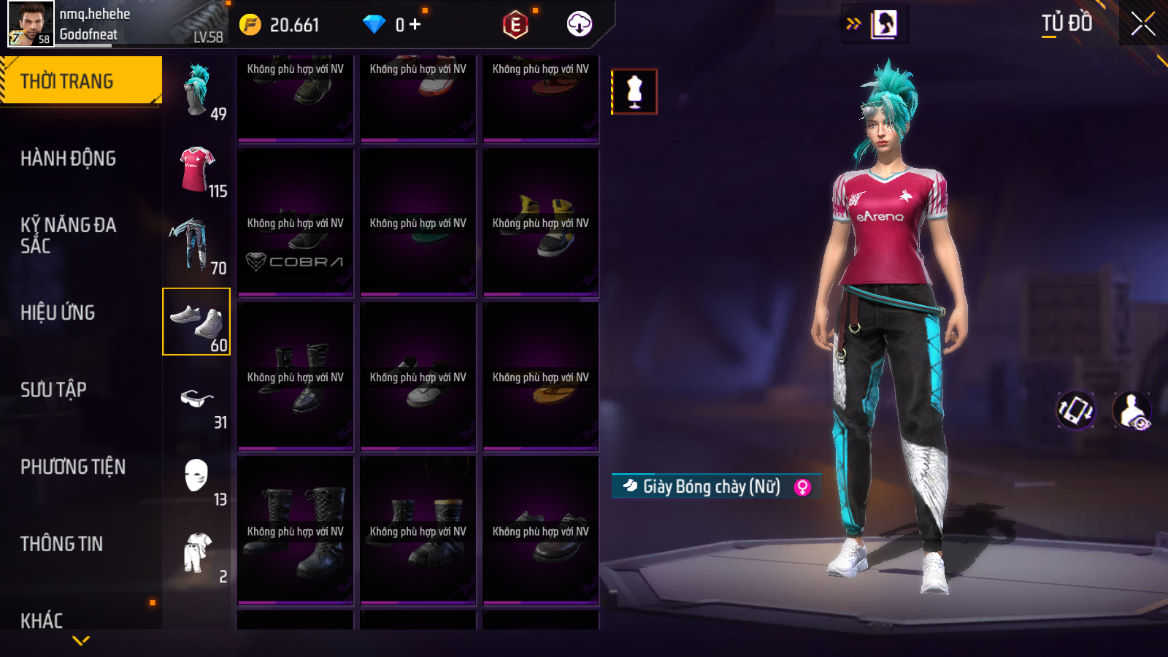Open the full outfit set category
Screen dimensions: 1168x657
(197, 553)
